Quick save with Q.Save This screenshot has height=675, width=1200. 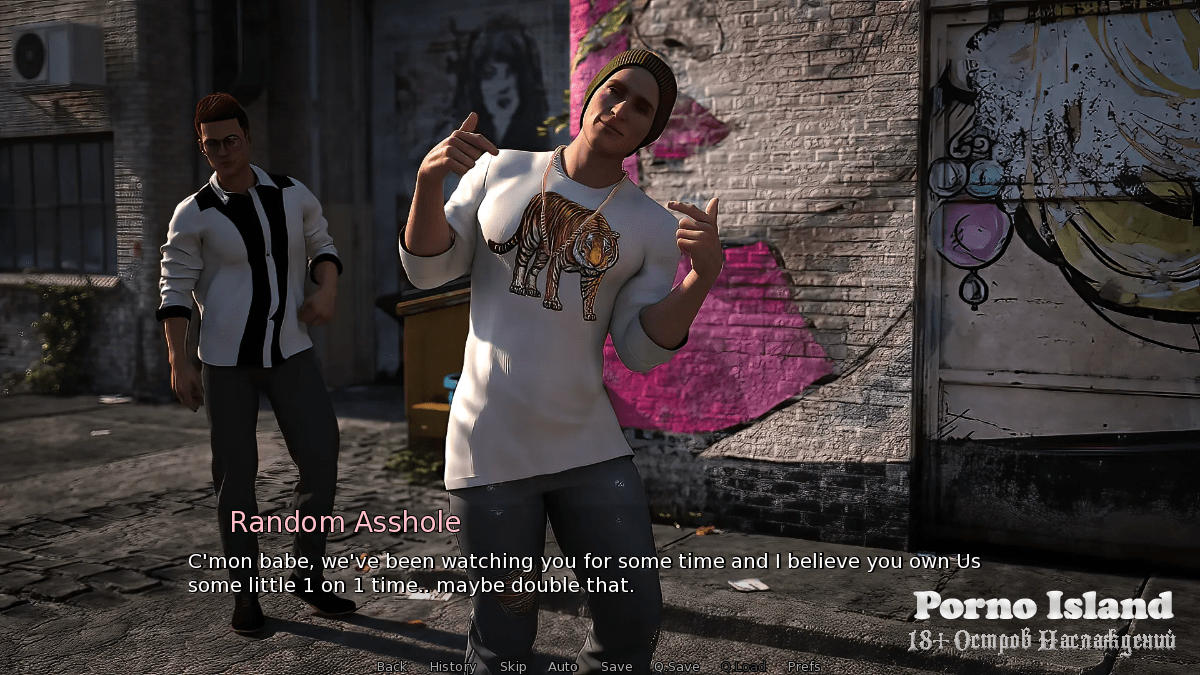pyautogui.click(x=676, y=666)
